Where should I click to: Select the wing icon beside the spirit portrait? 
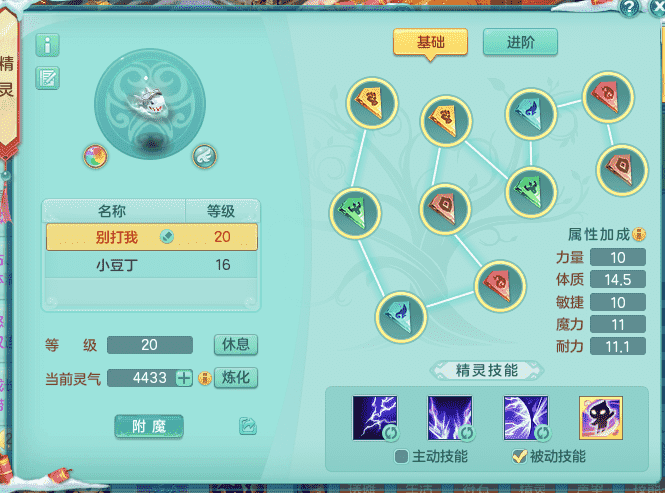(204, 156)
